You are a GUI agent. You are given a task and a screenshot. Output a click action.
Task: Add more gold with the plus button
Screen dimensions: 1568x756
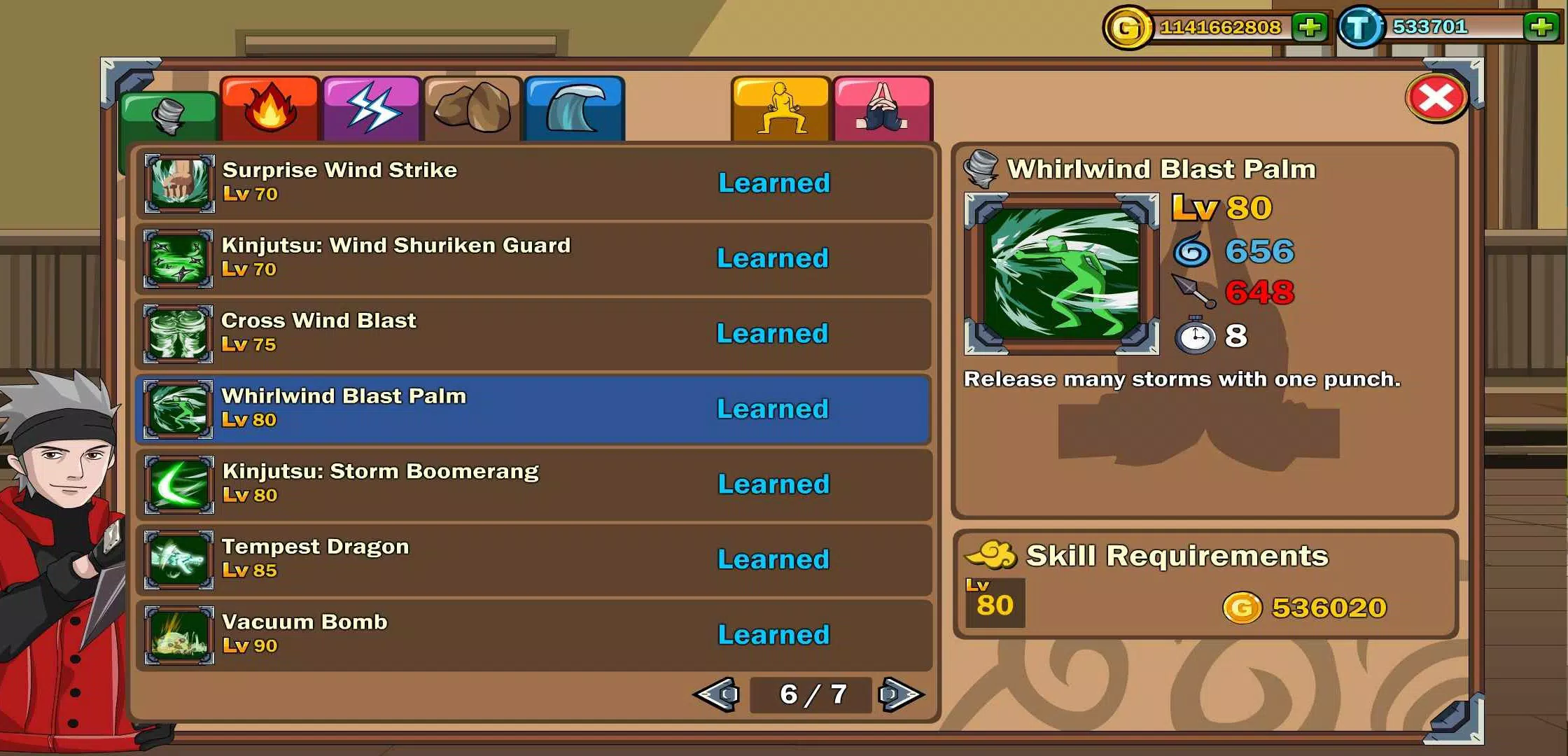1310,27
